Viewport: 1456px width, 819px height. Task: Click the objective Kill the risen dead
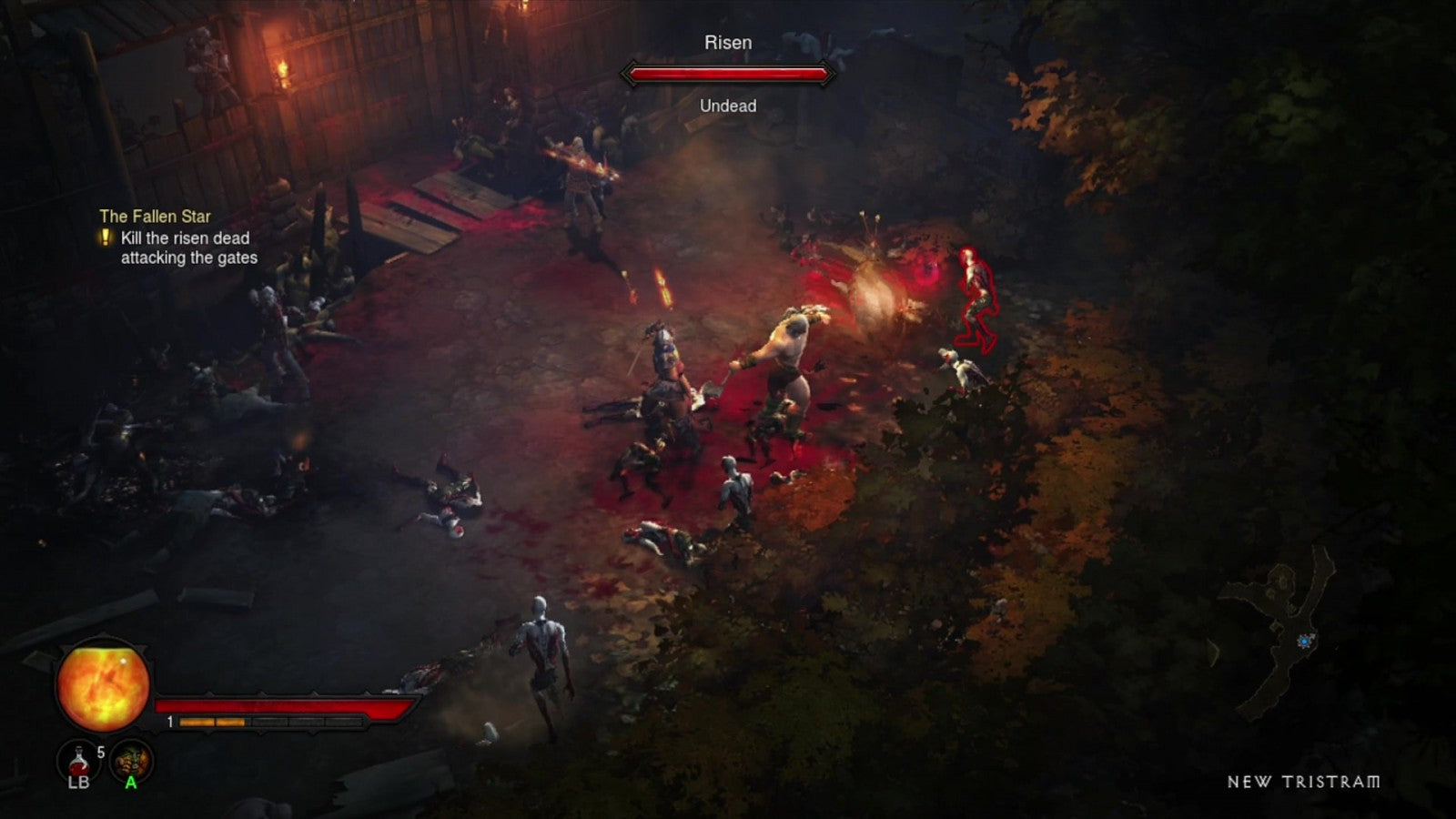click(x=184, y=239)
